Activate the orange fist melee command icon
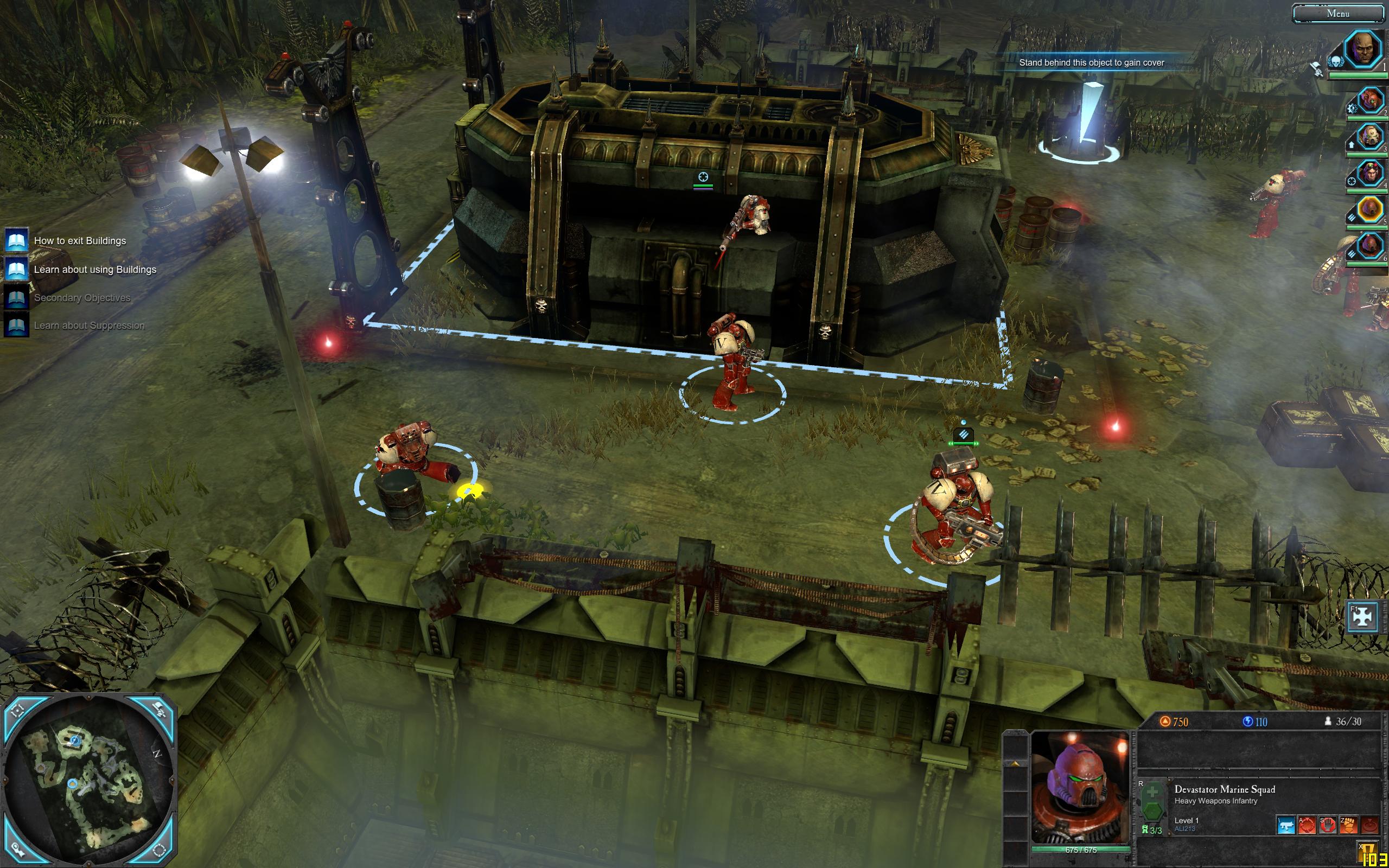This screenshot has width=1389, height=868. (1348, 825)
